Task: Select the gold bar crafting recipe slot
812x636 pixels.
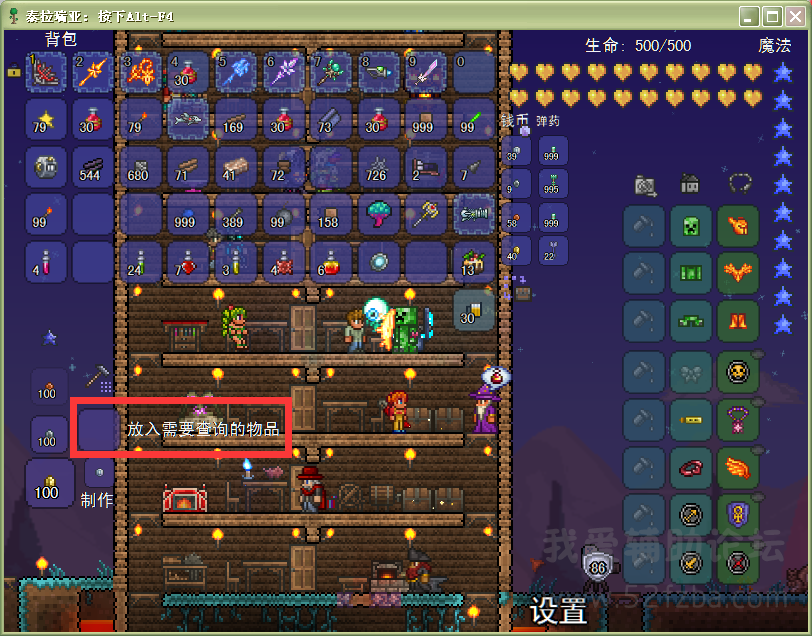Action: click(46, 484)
